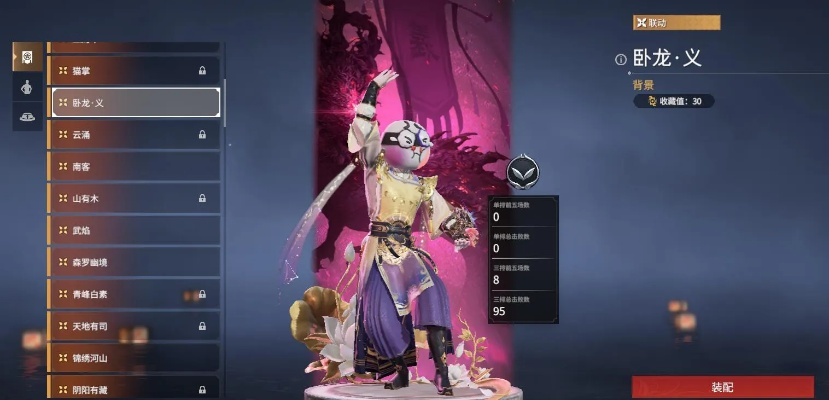
Task: Select the 锦绣河山 background
Action: point(134,357)
